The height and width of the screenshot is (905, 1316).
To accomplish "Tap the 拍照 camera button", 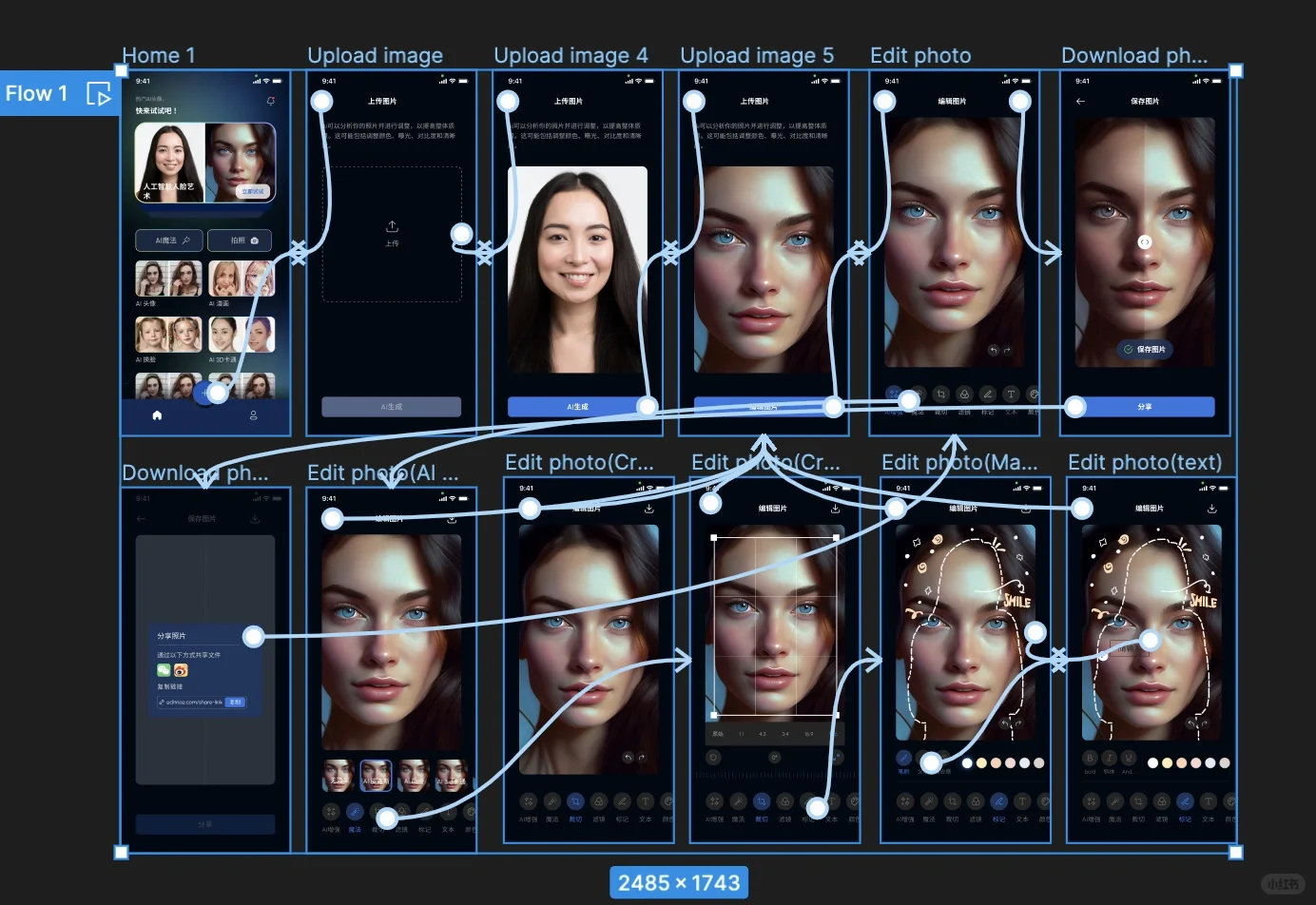I will pyautogui.click(x=240, y=241).
